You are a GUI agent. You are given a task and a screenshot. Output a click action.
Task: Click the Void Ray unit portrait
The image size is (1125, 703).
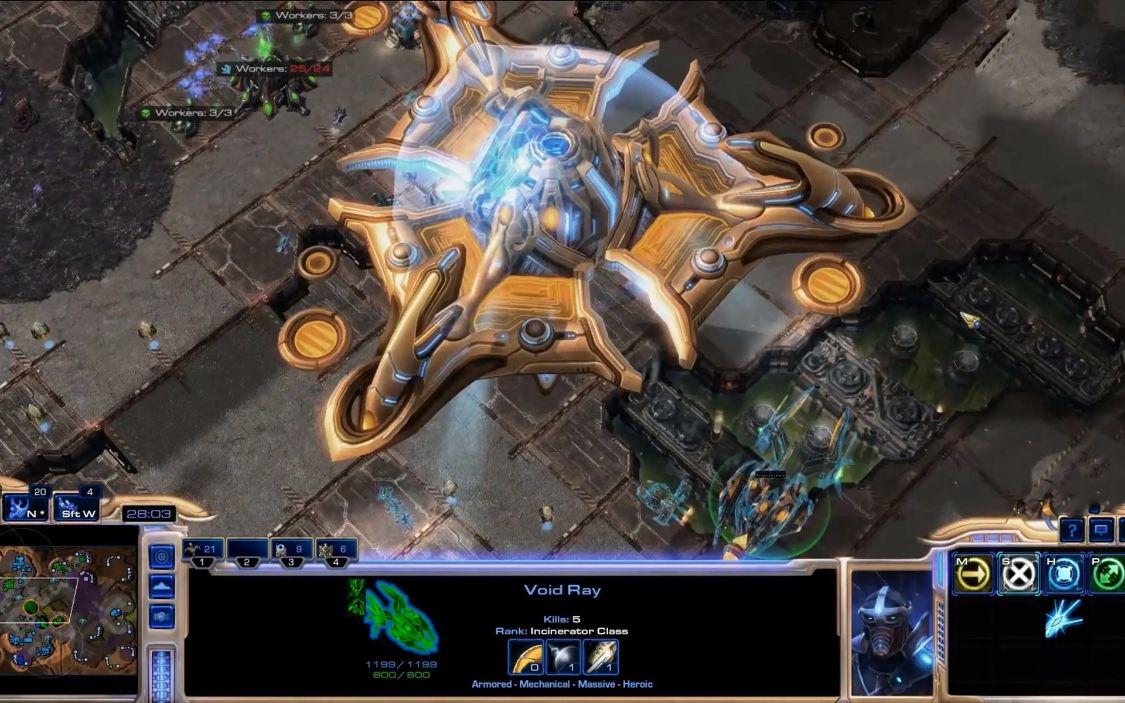tap(892, 628)
